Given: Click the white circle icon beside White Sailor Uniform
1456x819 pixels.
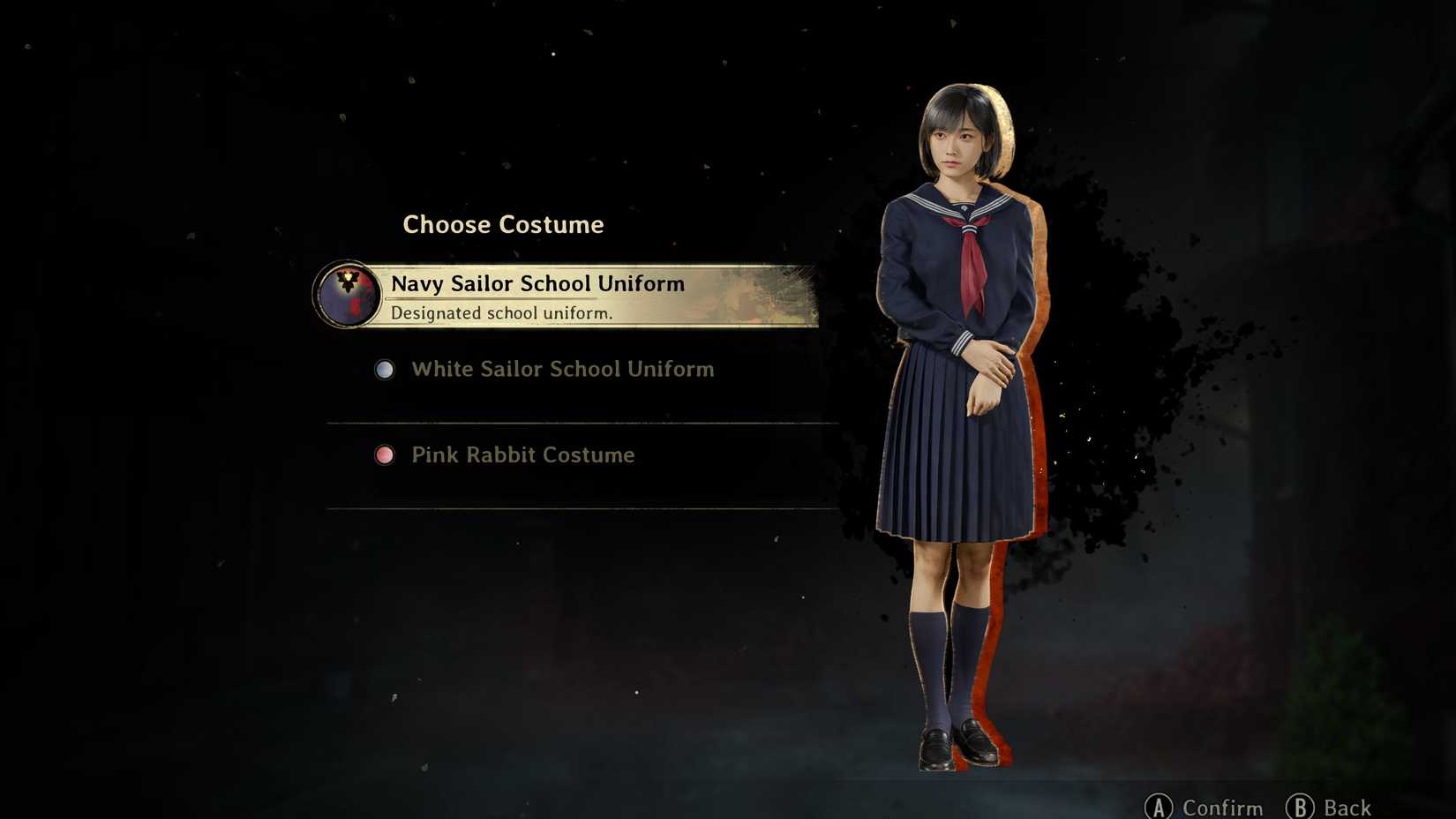Looking at the screenshot, I should (x=384, y=370).
